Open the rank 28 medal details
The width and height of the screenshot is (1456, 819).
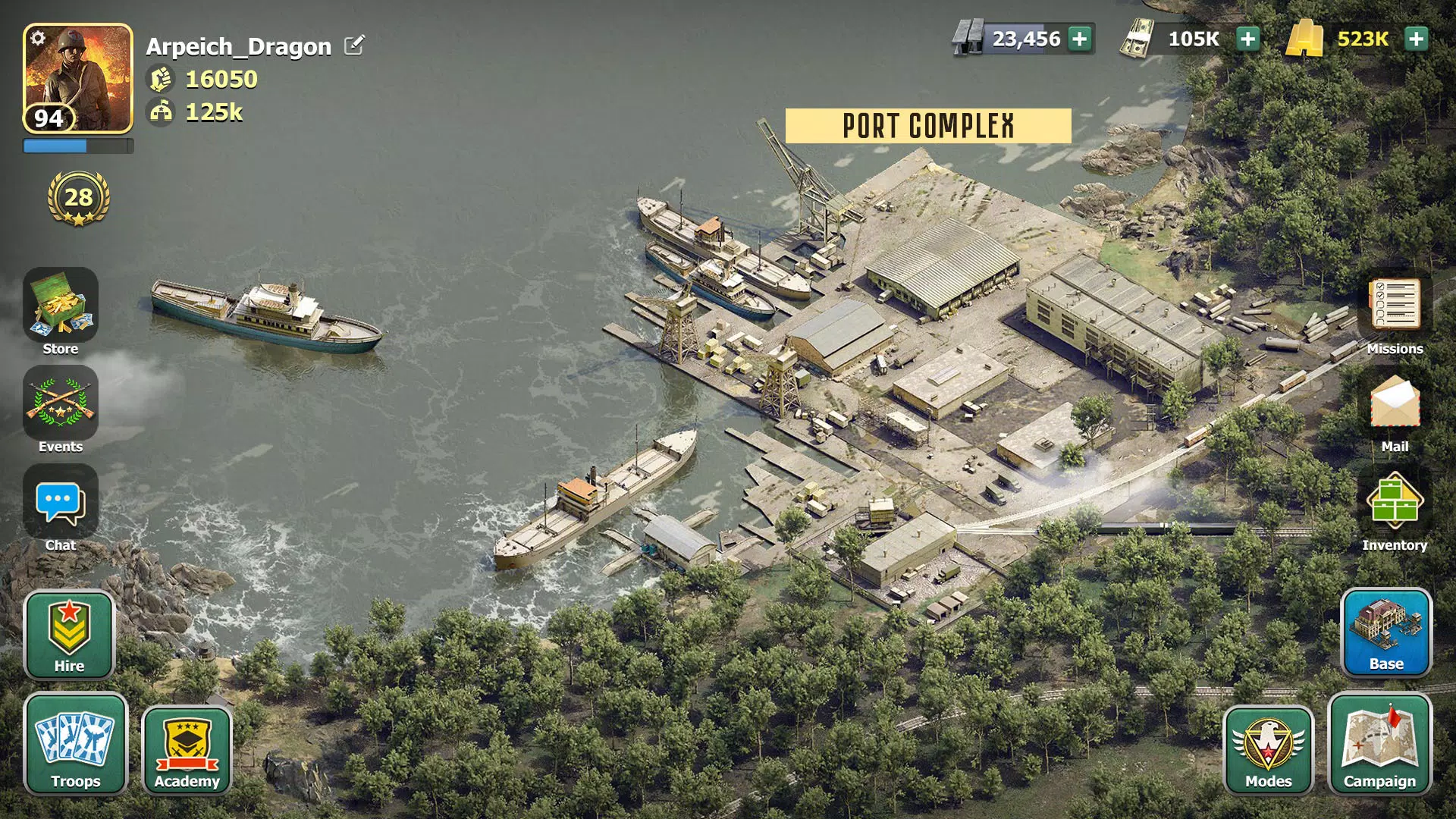77,199
